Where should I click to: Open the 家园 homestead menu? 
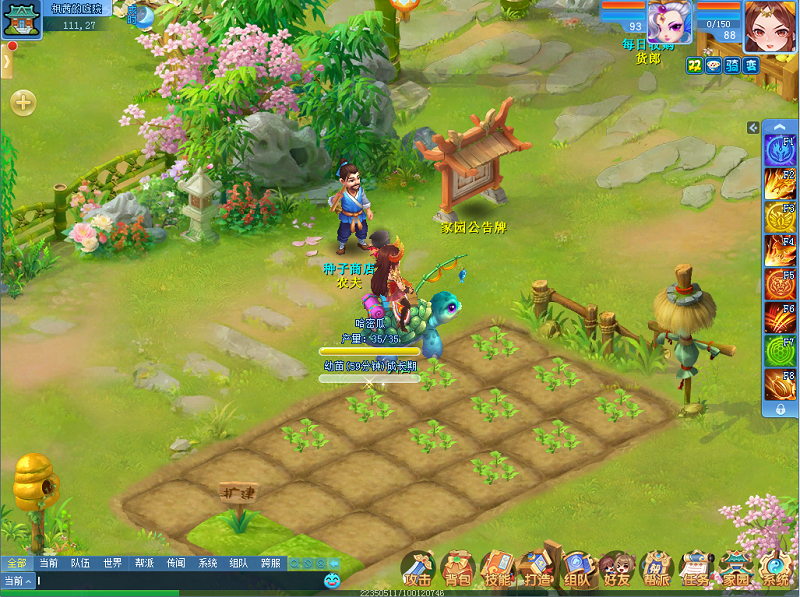[736, 568]
